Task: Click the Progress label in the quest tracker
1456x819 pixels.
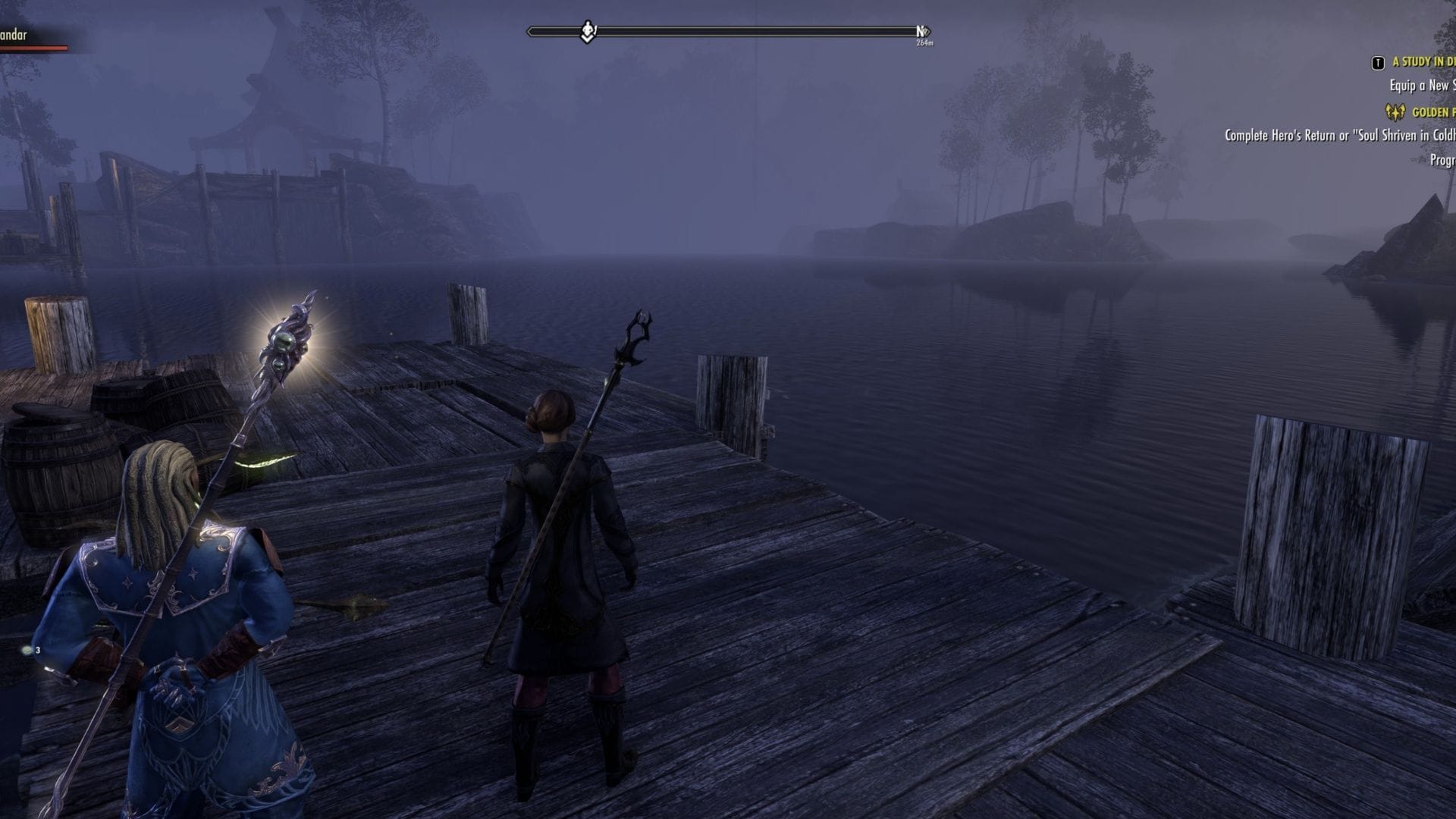Action: pos(1445,159)
